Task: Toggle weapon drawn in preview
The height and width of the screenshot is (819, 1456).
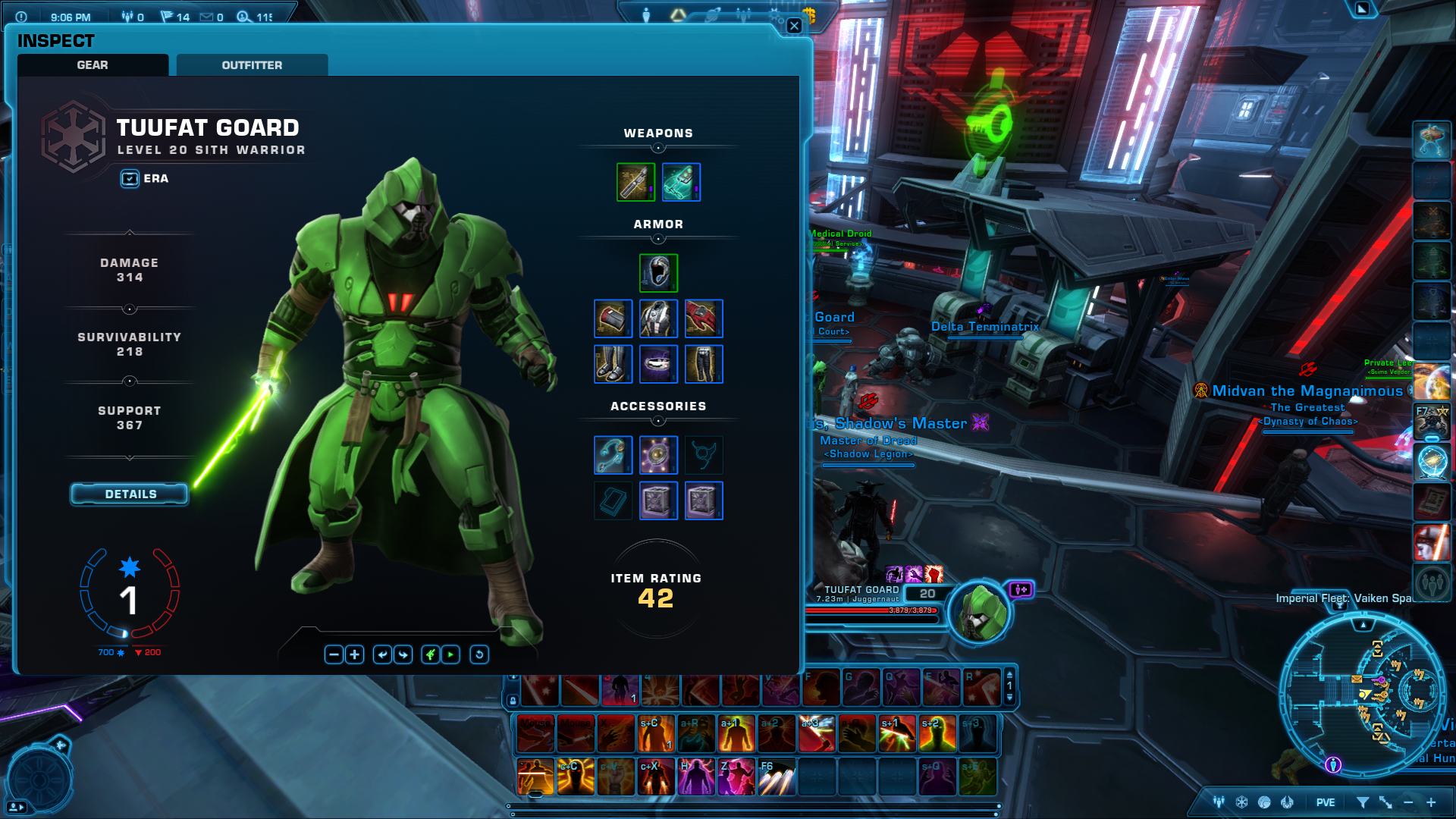Action: pos(431,654)
